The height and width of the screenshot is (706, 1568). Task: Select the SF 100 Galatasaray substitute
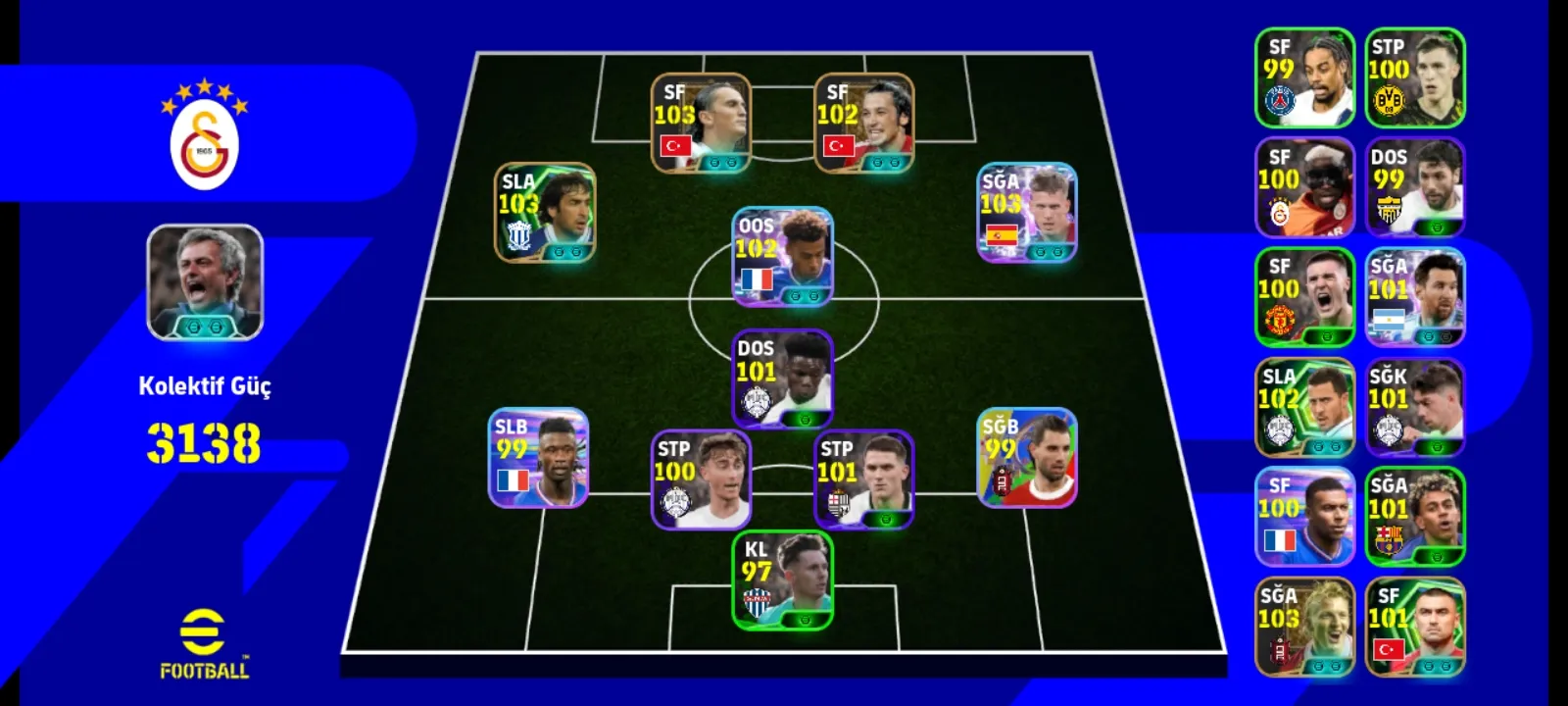(x=1304, y=187)
